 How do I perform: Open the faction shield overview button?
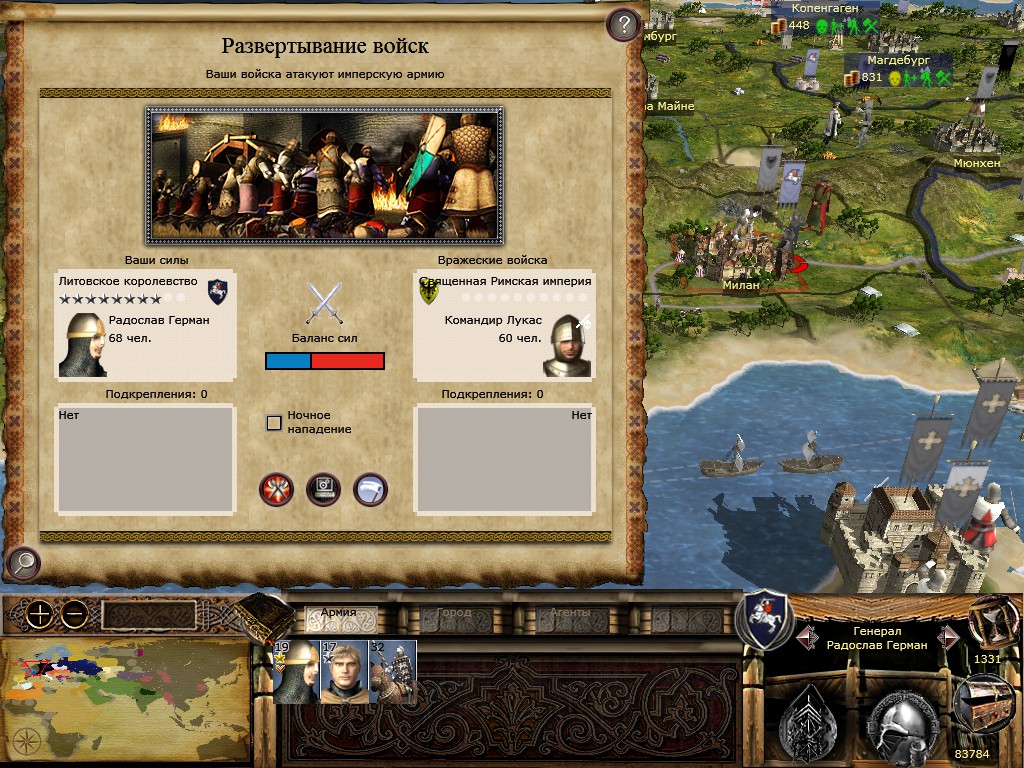tap(764, 618)
